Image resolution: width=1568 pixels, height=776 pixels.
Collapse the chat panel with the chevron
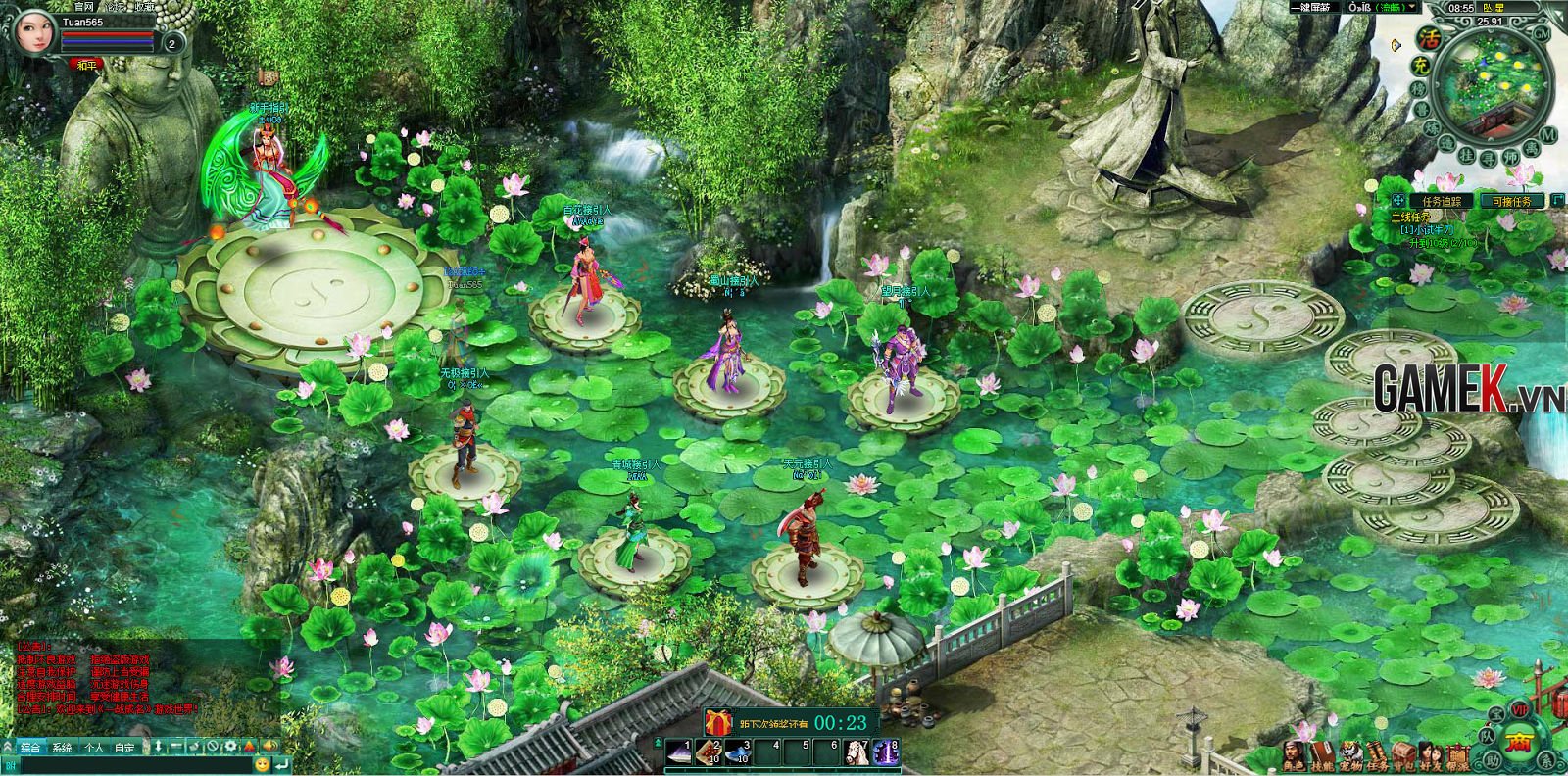tap(8, 745)
